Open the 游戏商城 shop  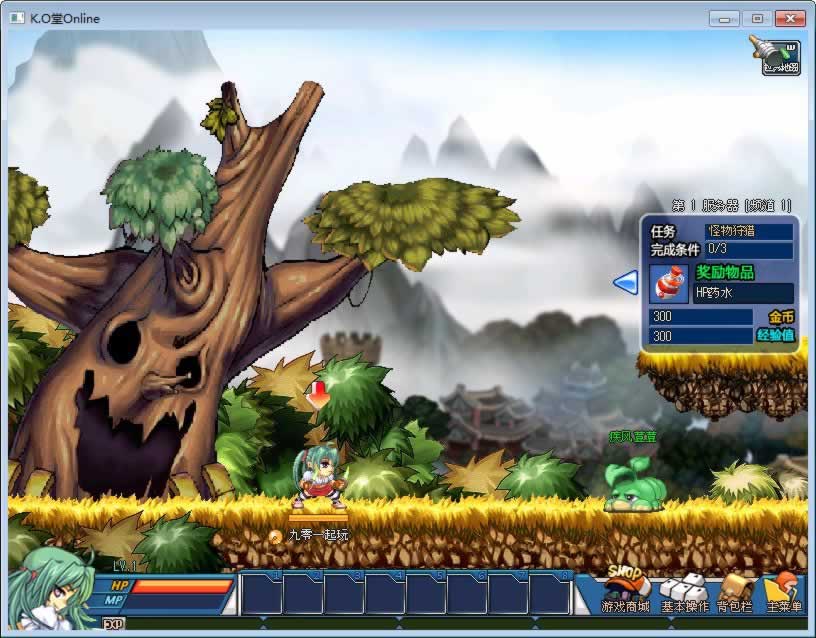pyautogui.click(x=625, y=593)
